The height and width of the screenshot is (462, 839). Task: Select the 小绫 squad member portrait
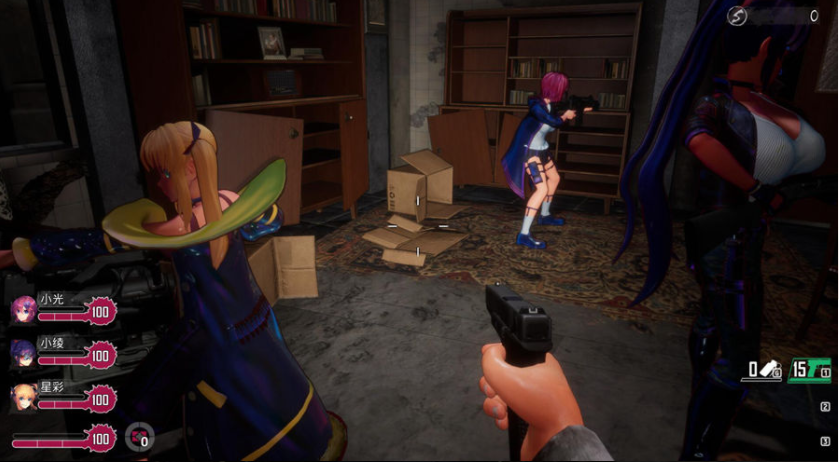(23, 352)
